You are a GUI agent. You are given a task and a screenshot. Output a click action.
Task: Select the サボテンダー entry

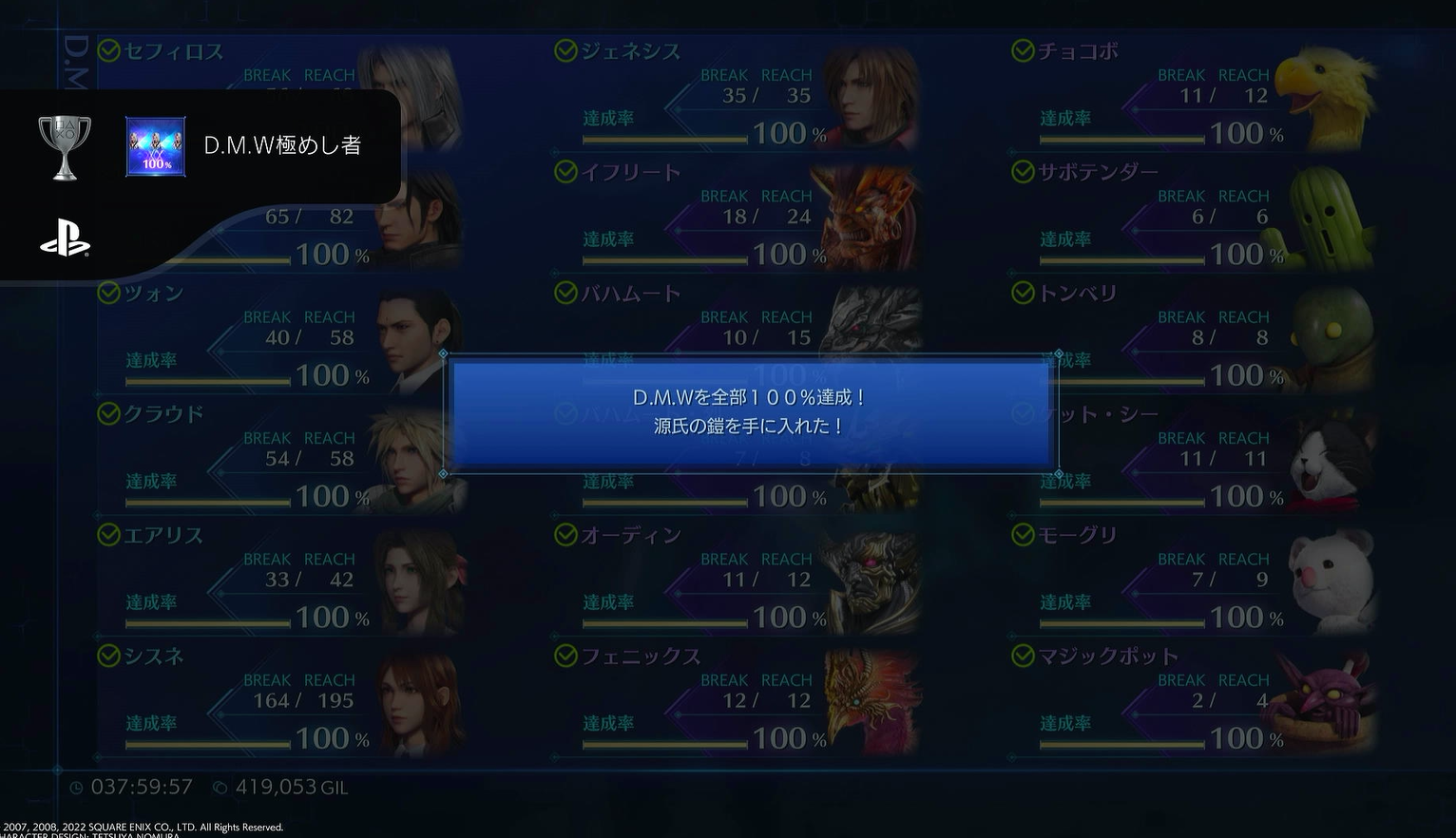[1194, 216]
